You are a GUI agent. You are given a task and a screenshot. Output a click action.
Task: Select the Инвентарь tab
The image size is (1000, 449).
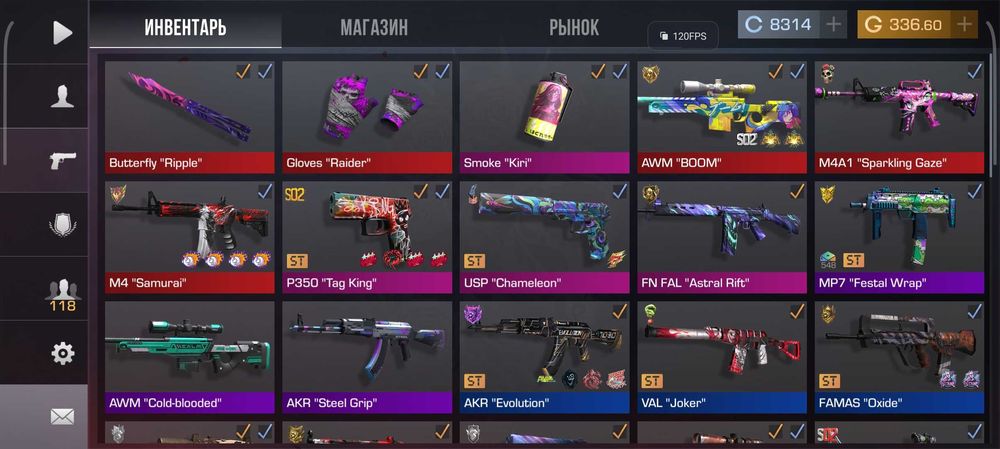tap(185, 27)
